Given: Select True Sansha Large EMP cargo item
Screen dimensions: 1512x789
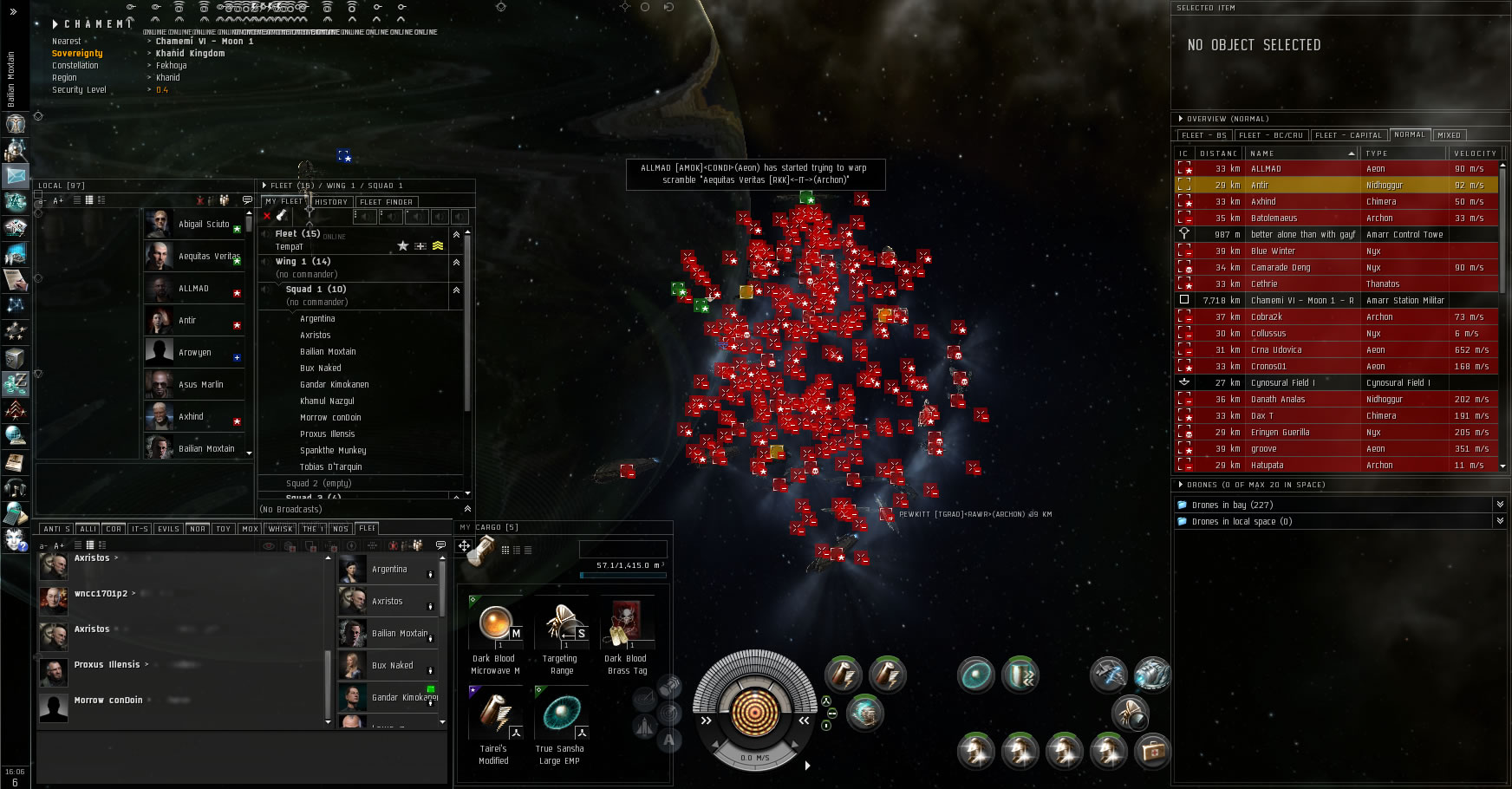Looking at the screenshot, I should 561,714.
